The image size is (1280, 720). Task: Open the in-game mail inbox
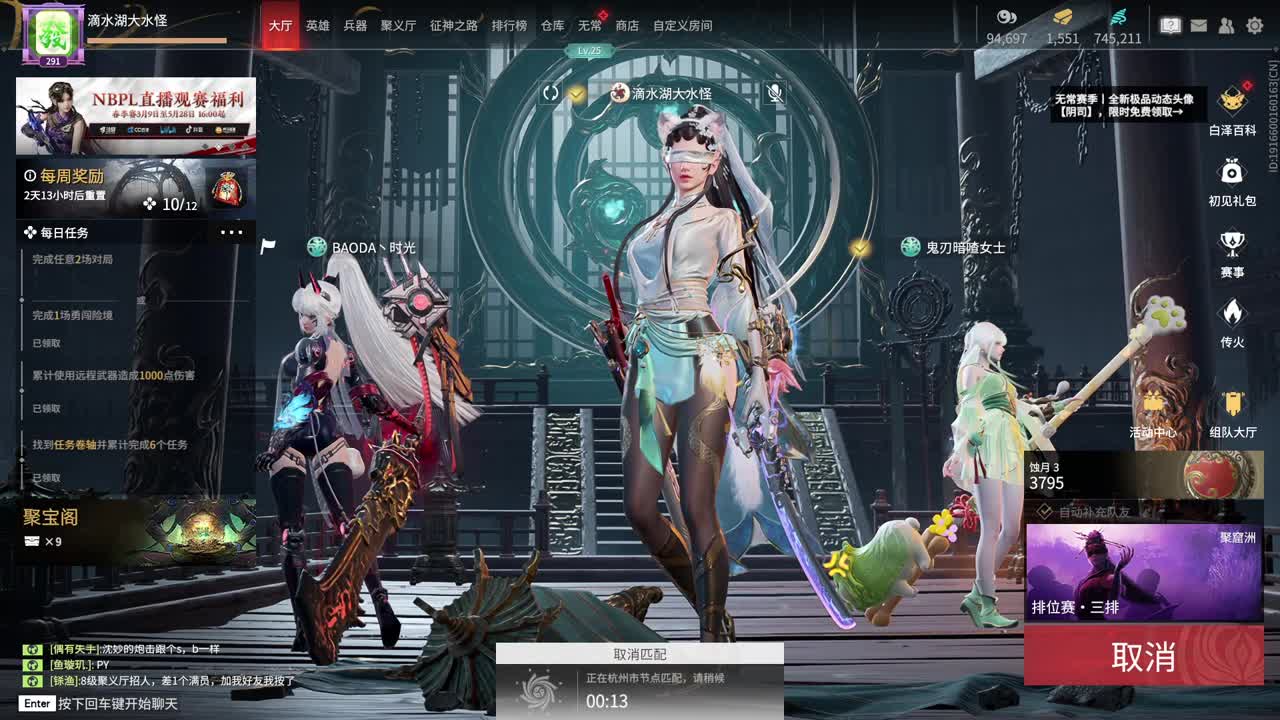click(1198, 24)
